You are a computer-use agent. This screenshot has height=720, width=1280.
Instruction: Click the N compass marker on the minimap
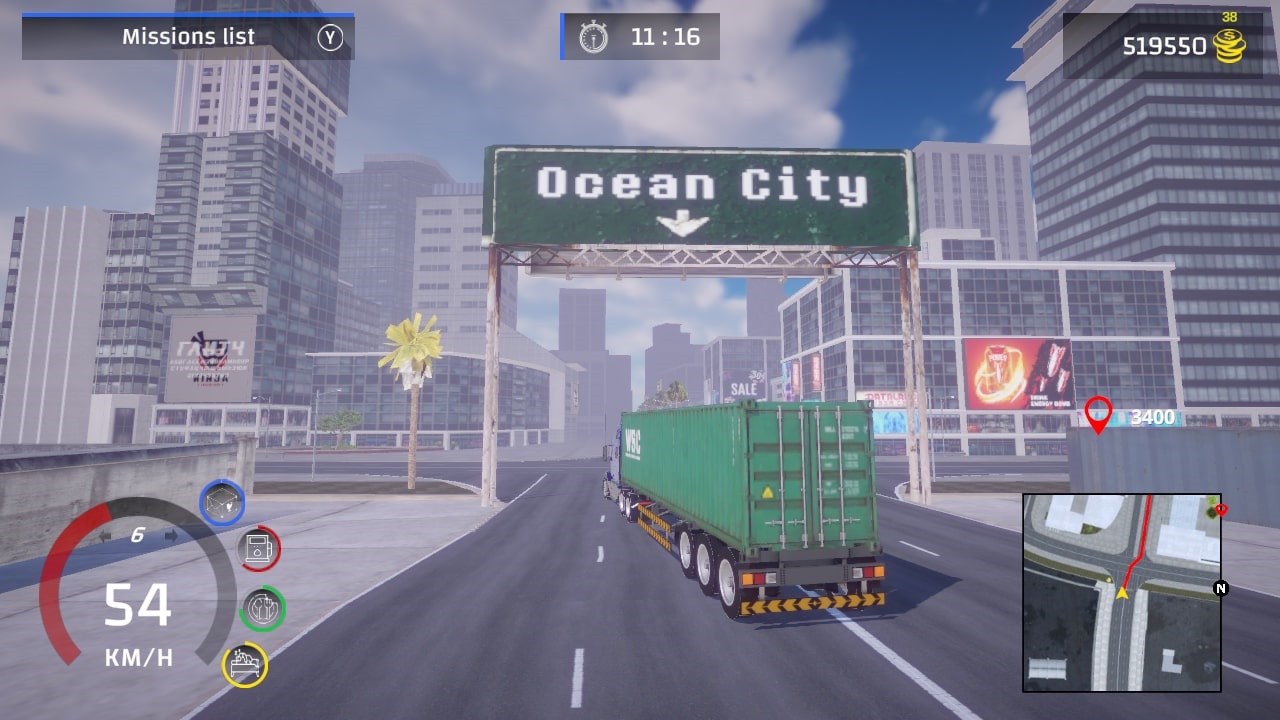pyautogui.click(x=1220, y=589)
